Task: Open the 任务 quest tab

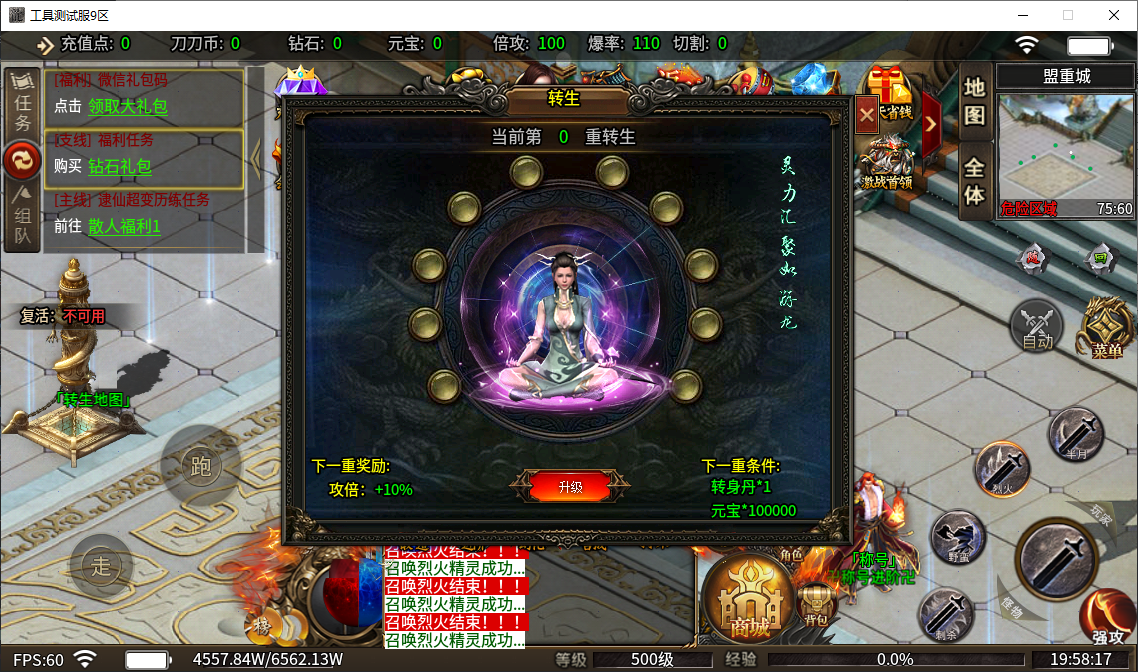Action: pyautogui.click(x=22, y=101)
